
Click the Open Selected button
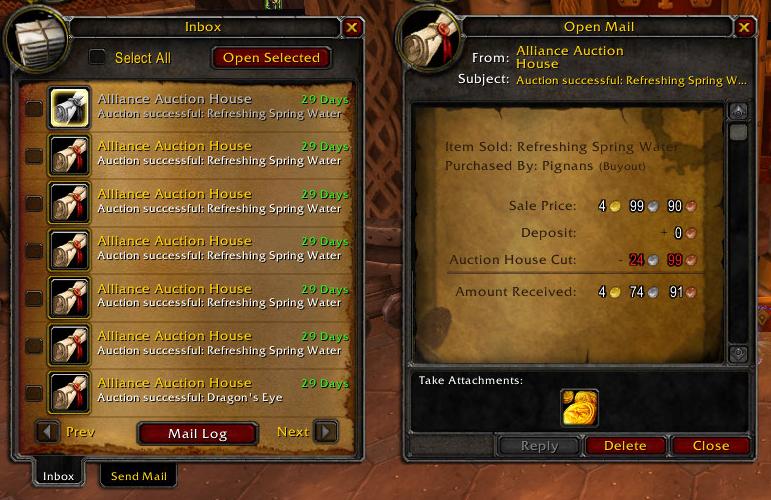pyautogui.click(x=270, y=58)
